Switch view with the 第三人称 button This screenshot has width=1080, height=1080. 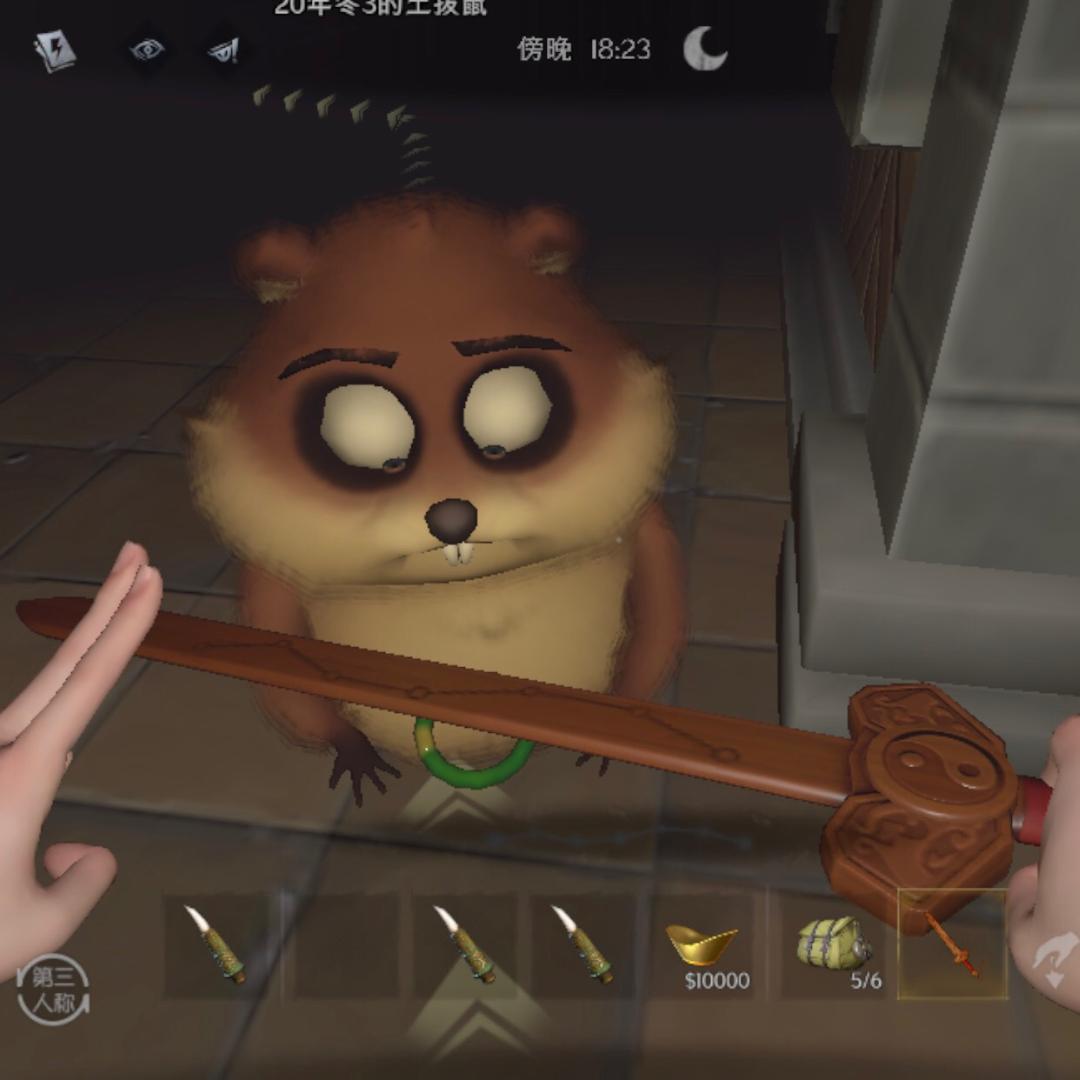click(x=53, y=990)
